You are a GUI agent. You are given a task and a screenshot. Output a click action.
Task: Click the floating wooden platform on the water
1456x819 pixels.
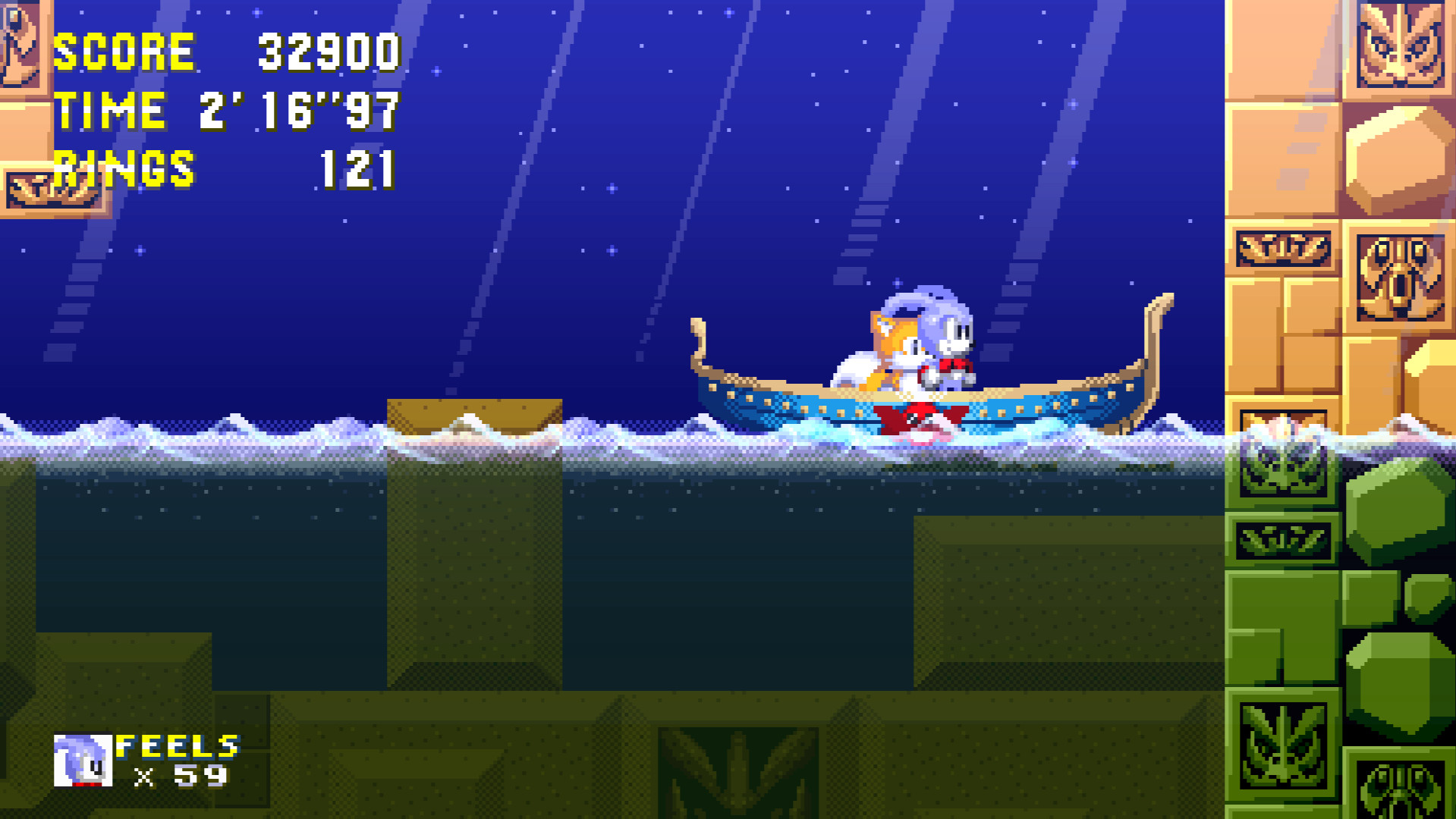tap(474, 413)
